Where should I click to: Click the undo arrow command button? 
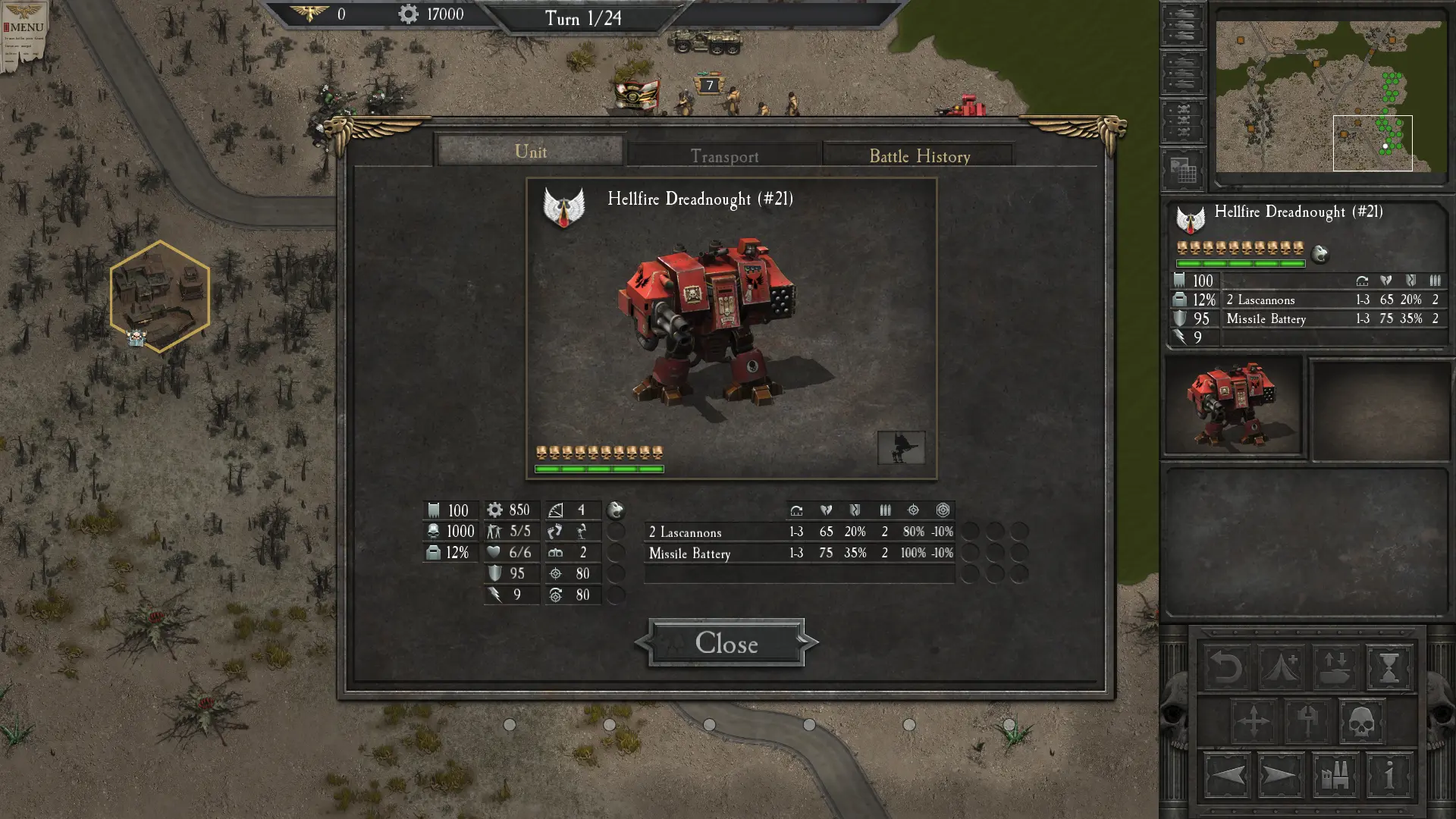click(x=1226, y=668)
